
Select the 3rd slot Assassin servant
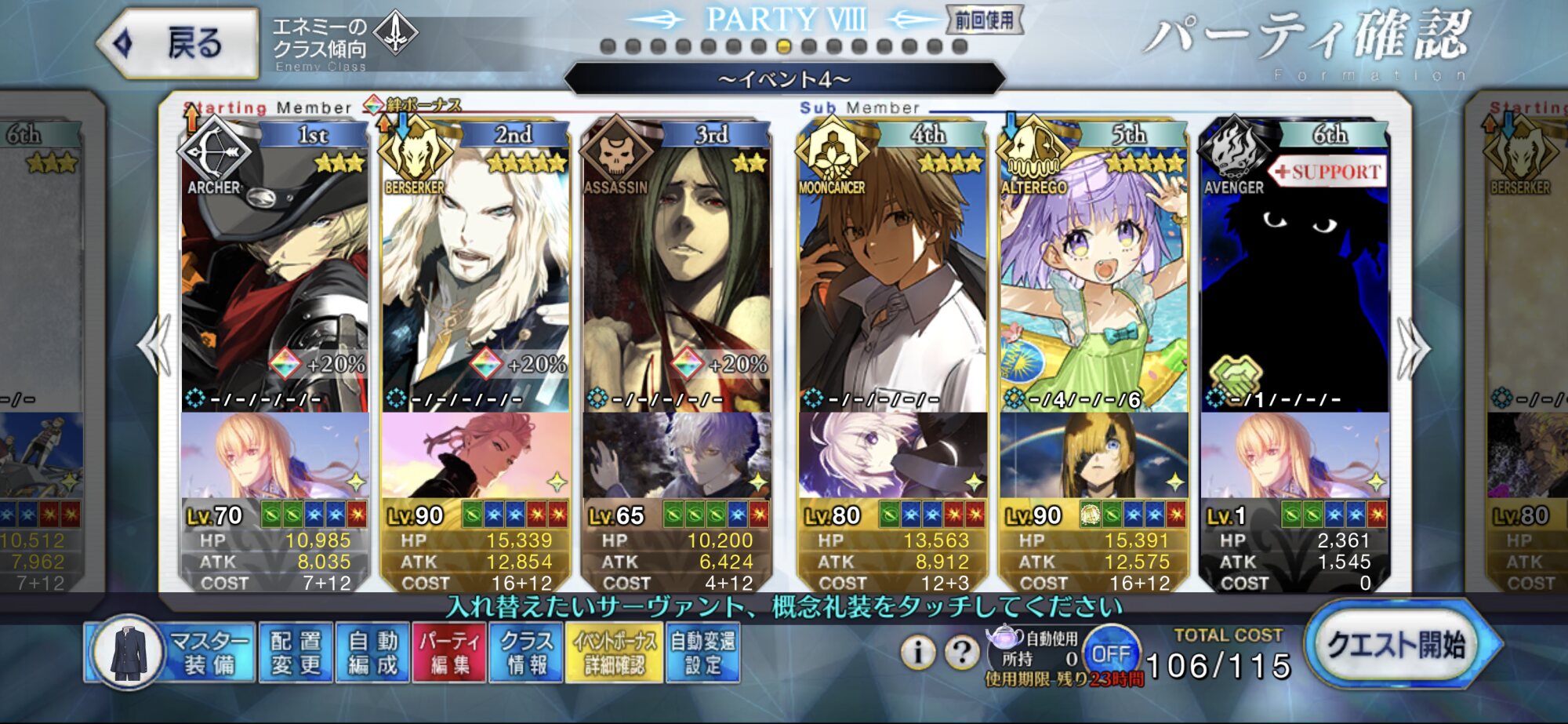(x=676, y=275)
